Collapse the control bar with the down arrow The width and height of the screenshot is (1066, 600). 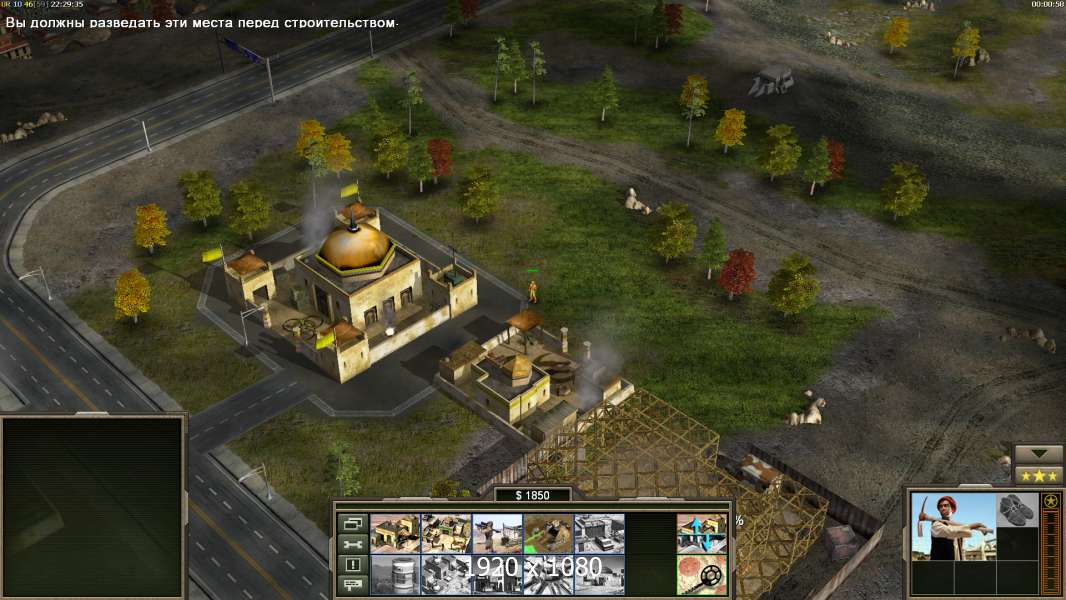click(x=1038, y=454)
